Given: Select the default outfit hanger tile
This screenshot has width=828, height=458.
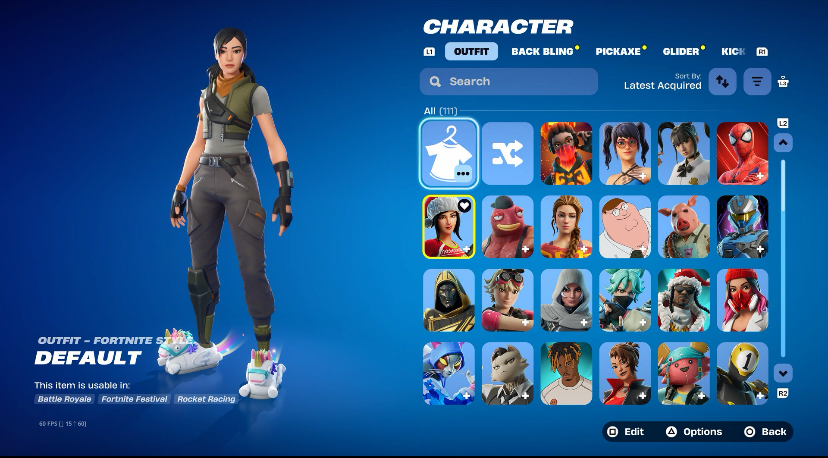Looking at the screenshot, I should pos(449,153).
